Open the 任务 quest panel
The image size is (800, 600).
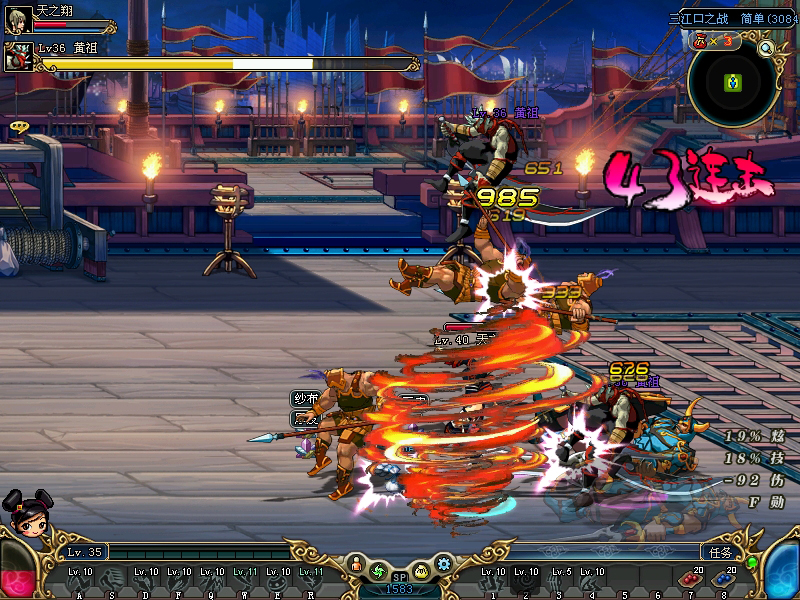click(x=718, y=551)
